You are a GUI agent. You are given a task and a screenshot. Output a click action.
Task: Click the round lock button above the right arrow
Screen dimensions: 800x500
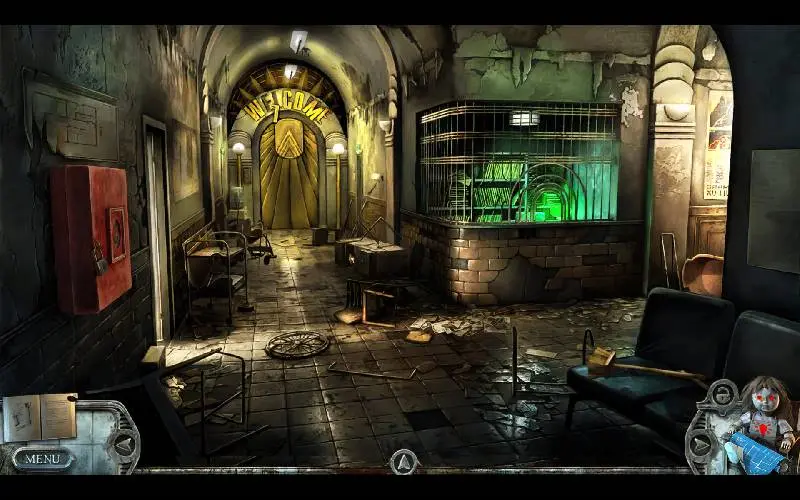(720, 398)
